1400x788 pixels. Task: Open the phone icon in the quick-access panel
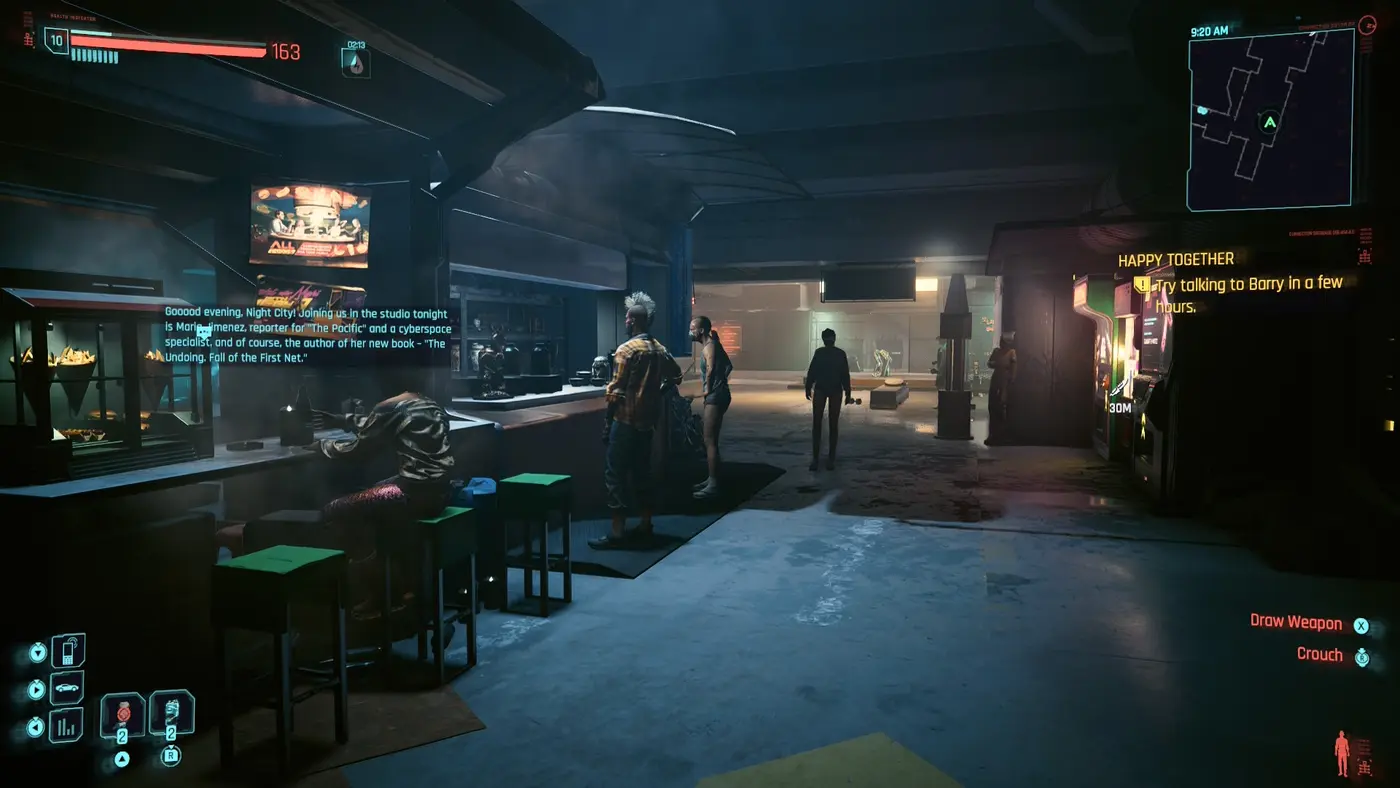[67, 651]
